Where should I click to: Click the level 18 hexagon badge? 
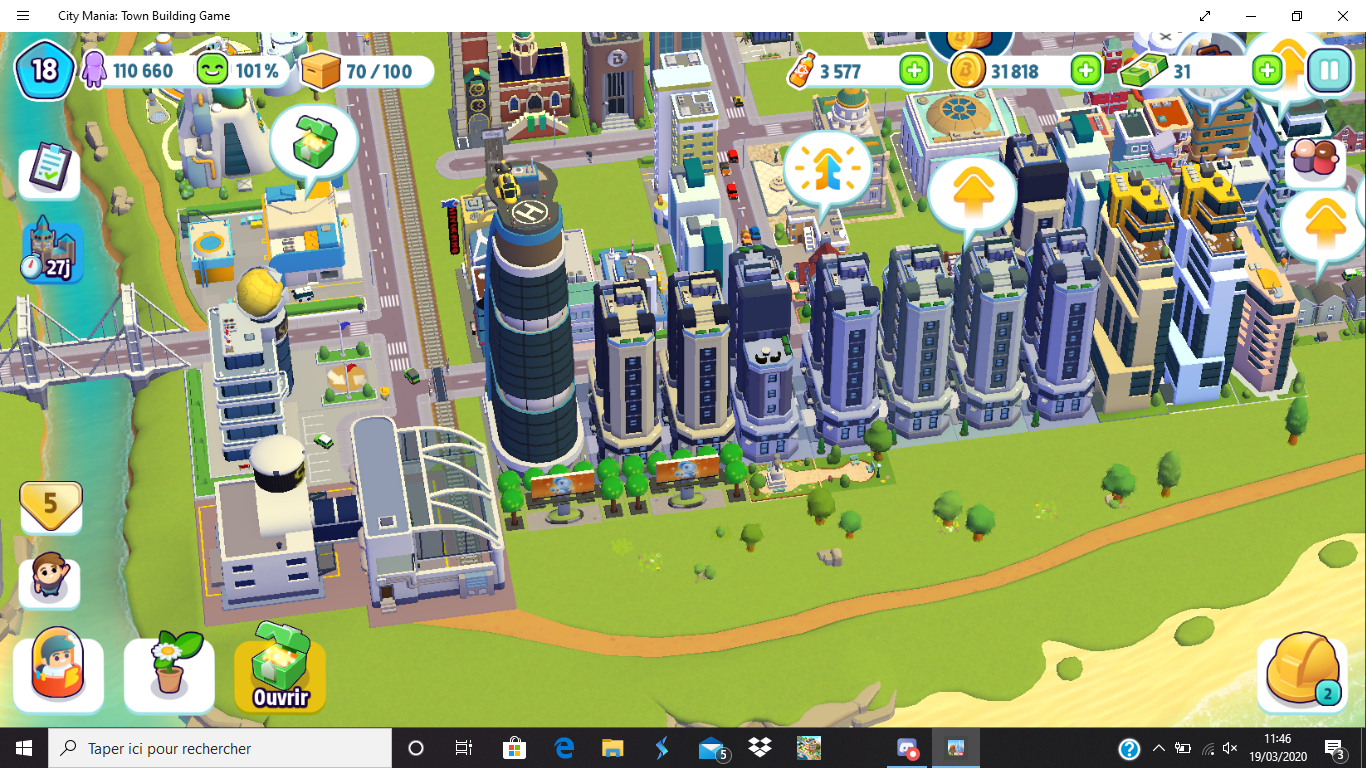point(44,70)
